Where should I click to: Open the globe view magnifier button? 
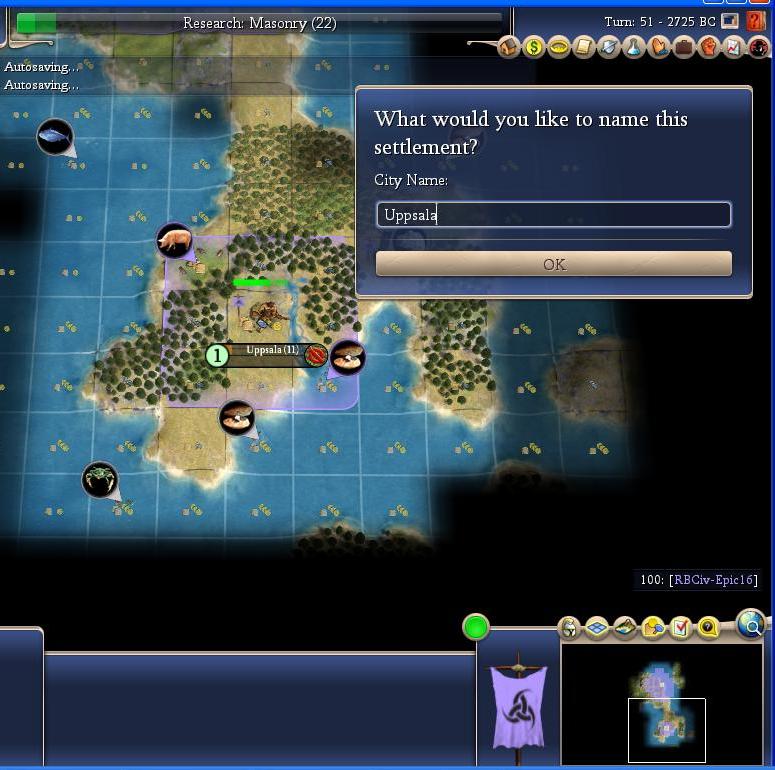click(x=750, y=624)
